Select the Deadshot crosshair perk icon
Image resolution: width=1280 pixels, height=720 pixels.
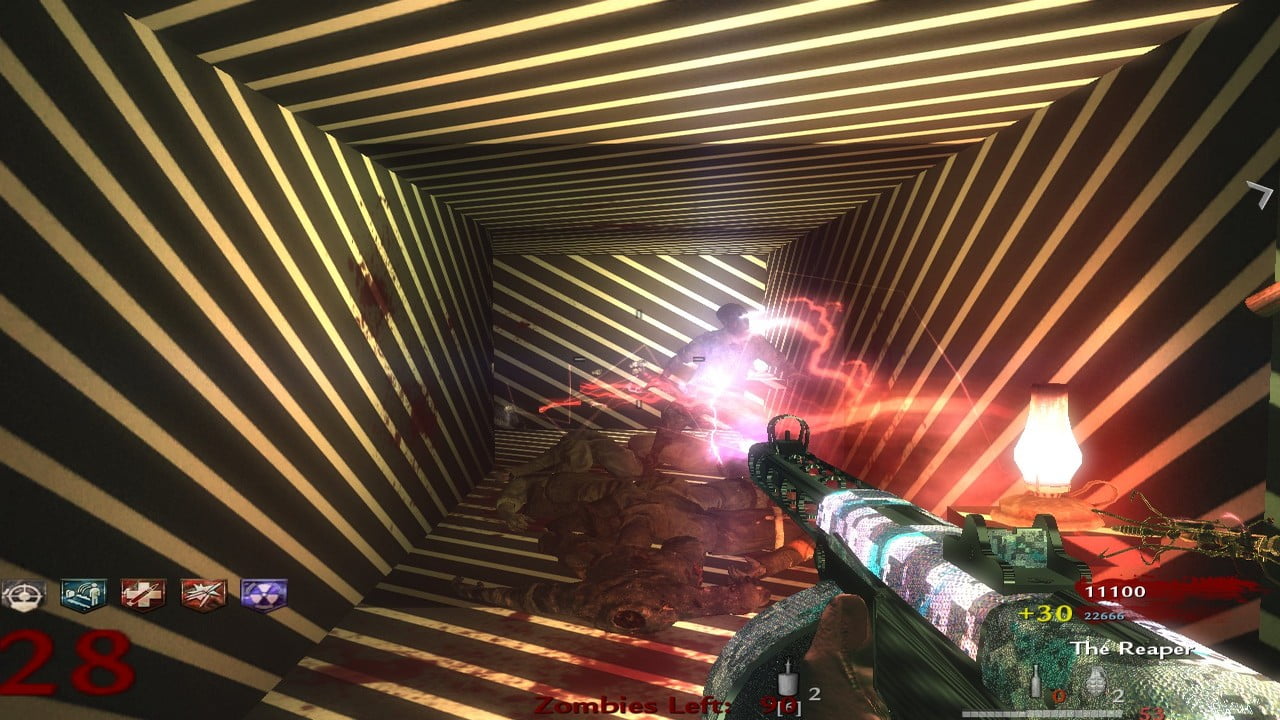pos(17,594)
